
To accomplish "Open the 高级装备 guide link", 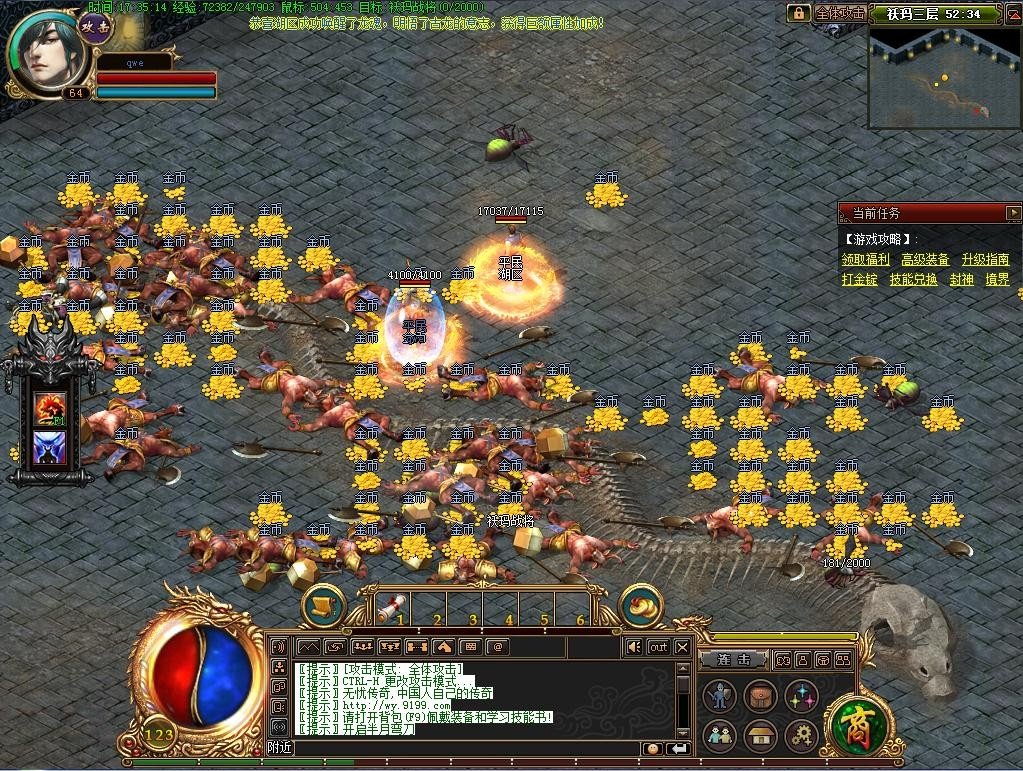I will (925, 259).
